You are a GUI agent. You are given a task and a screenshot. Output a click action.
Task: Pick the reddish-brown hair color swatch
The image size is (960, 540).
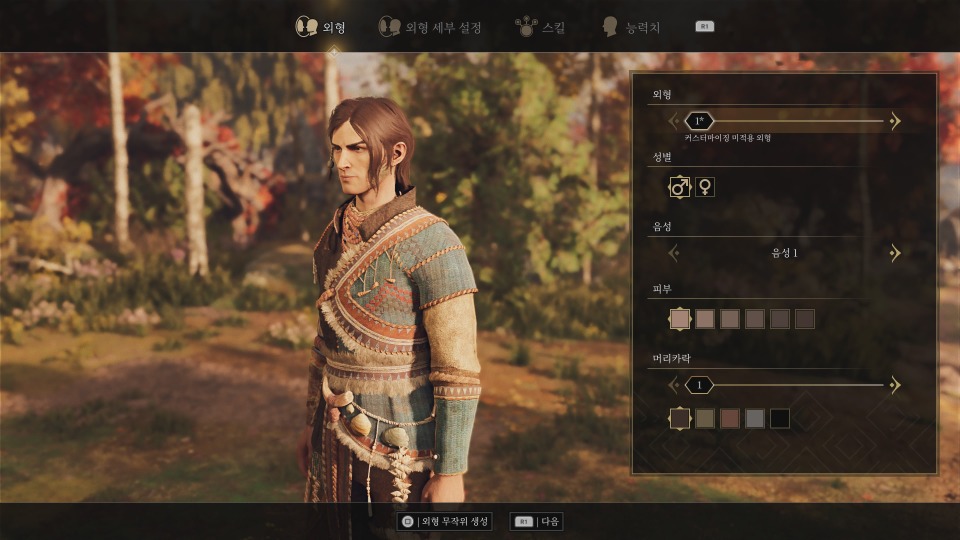[730, 419]
